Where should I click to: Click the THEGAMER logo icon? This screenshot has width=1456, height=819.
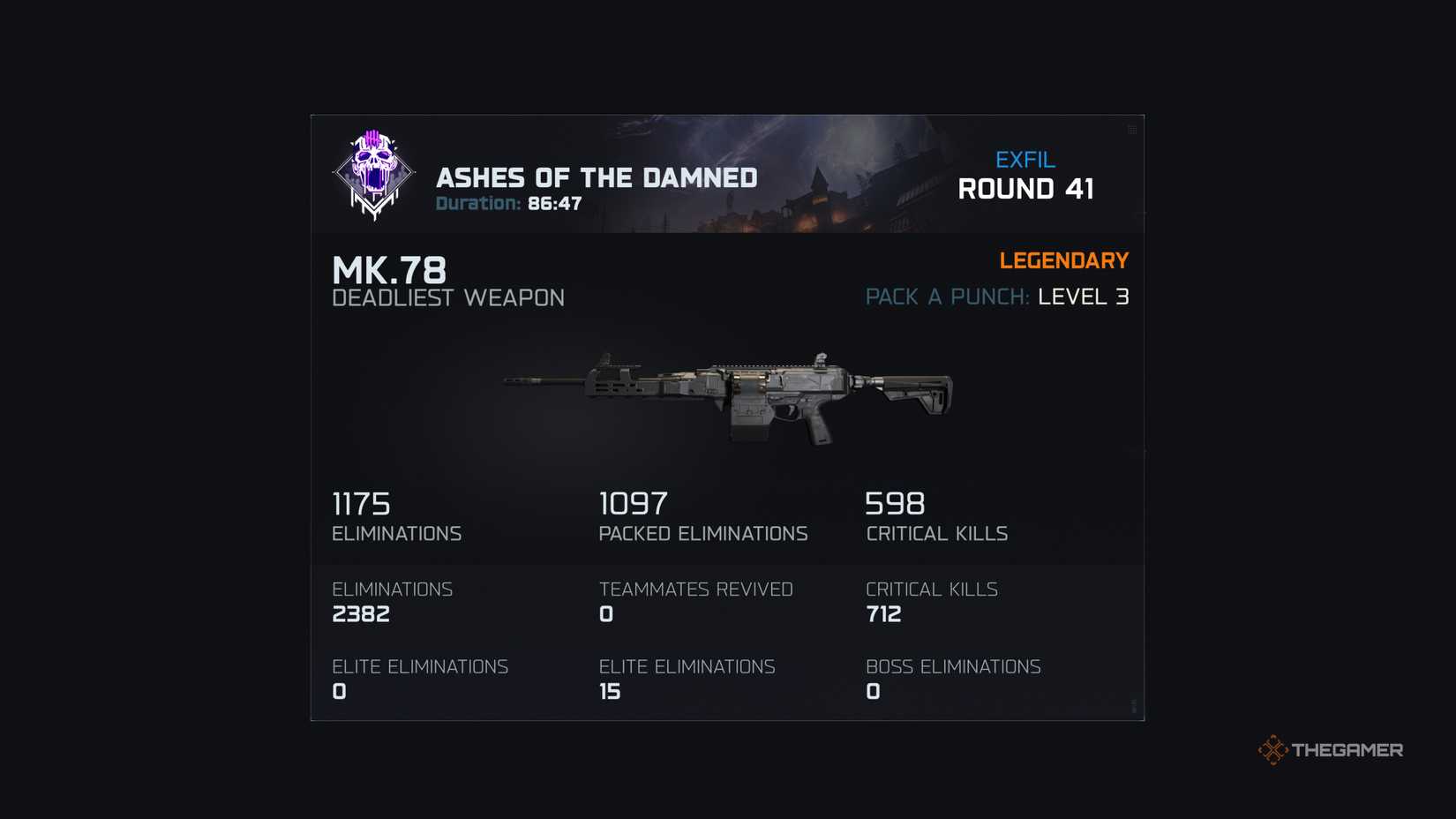pyautogui.click(x=1350, y=749)
